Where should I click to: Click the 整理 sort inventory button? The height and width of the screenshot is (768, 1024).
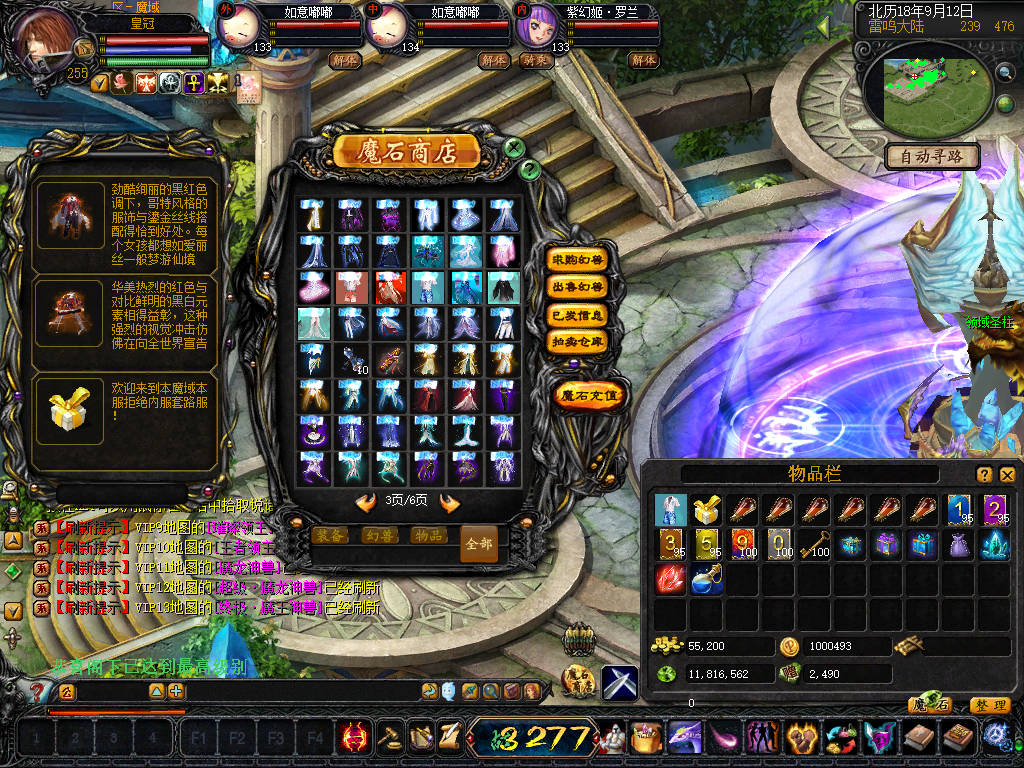(990, 705)
